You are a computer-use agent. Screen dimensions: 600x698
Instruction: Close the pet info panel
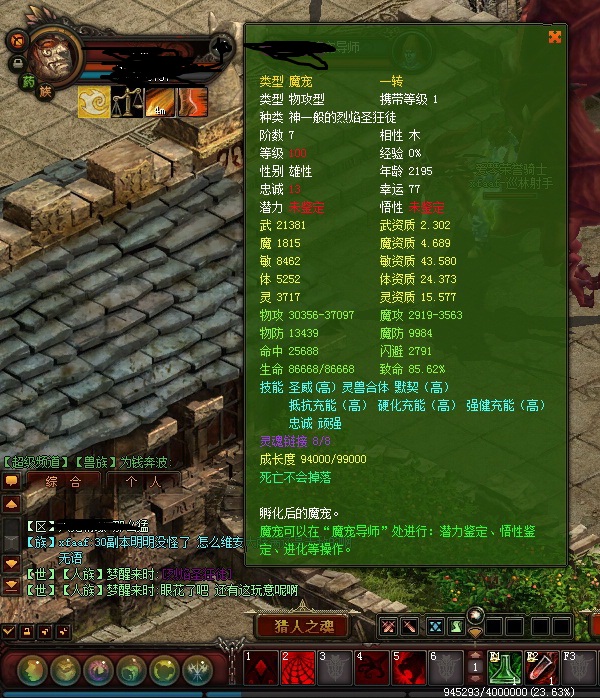click(x=555, y=37)
